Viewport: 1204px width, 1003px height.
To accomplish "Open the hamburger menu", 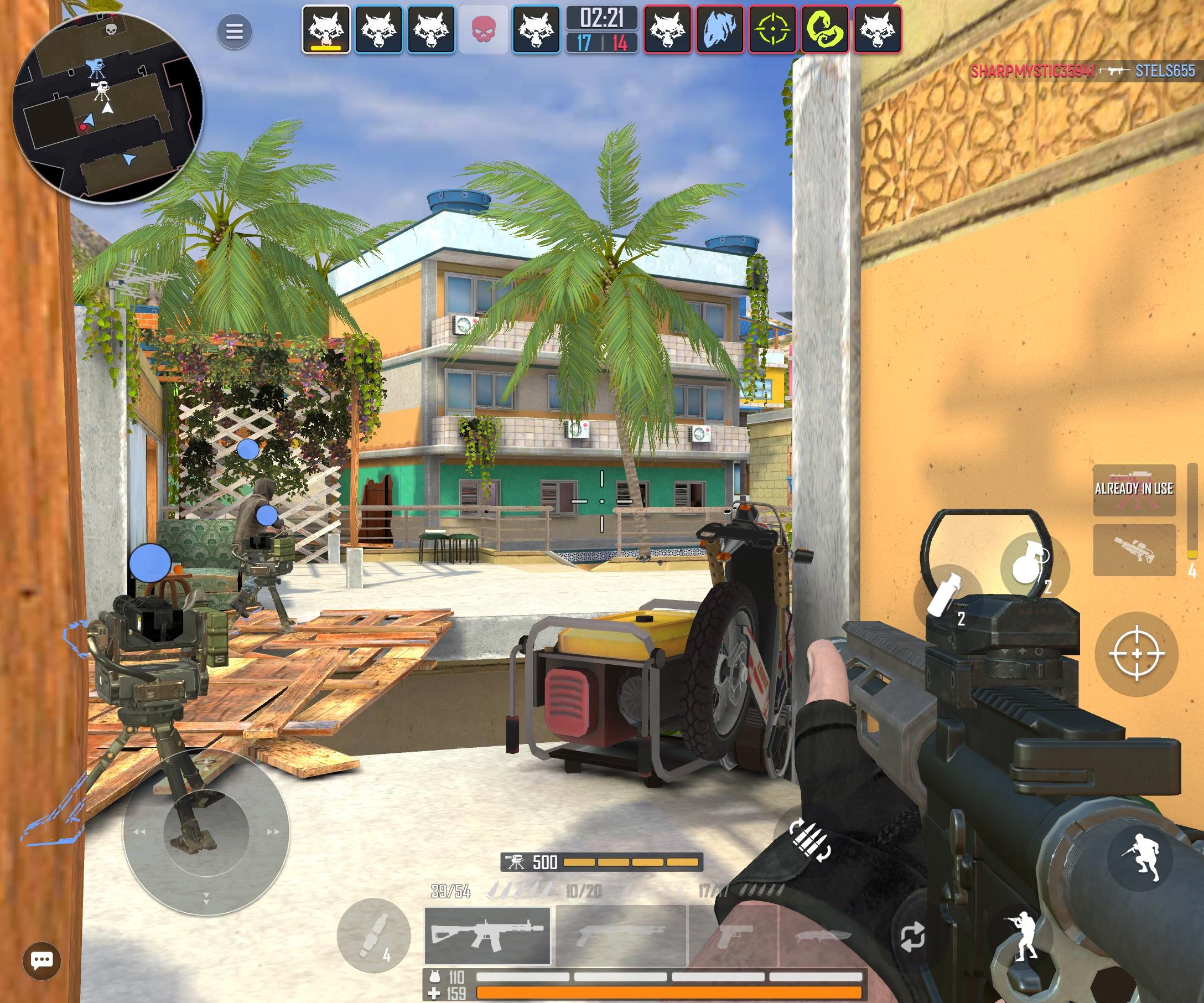I will (x=235, y=32).
